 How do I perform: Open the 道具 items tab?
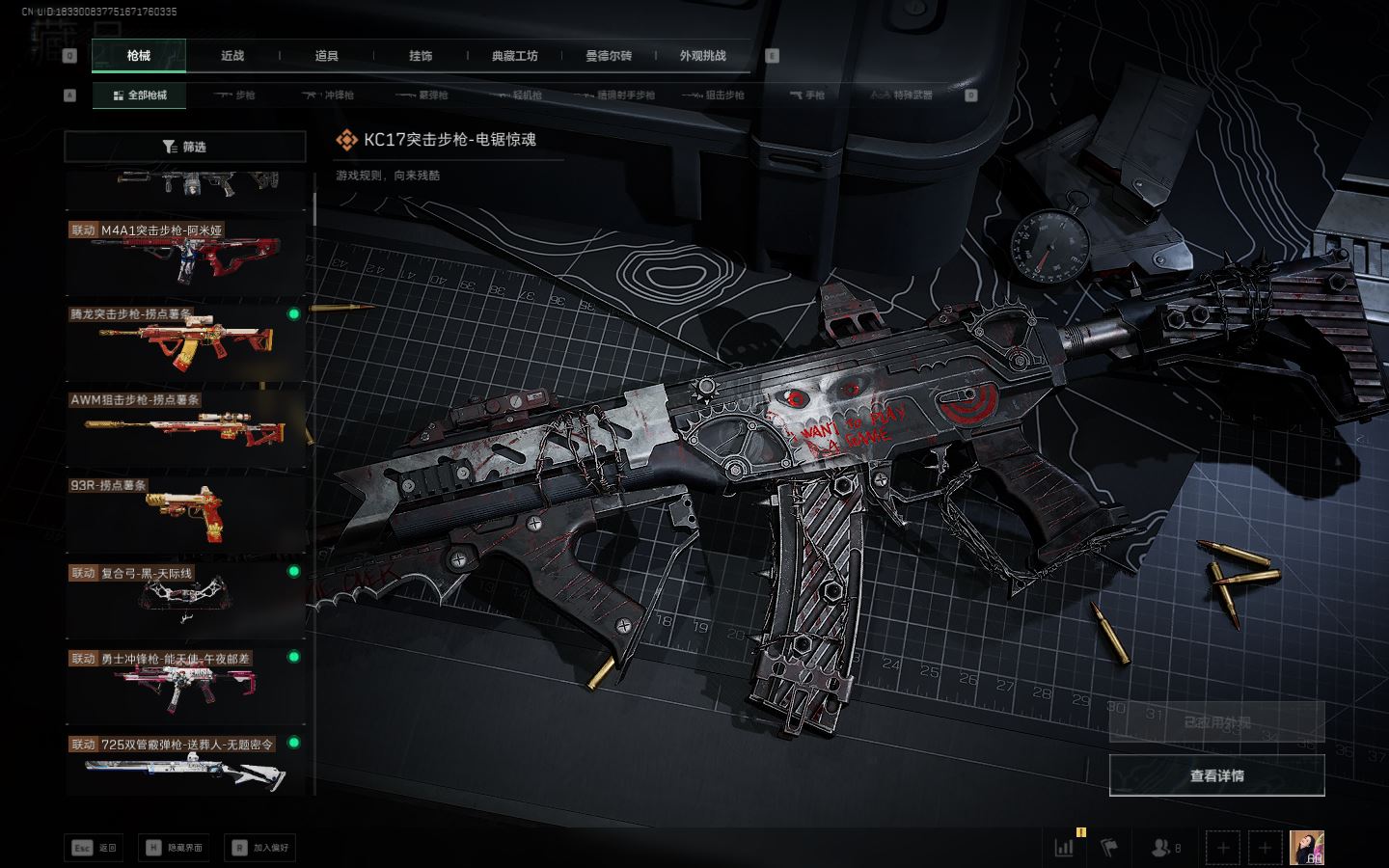point(327,56)
